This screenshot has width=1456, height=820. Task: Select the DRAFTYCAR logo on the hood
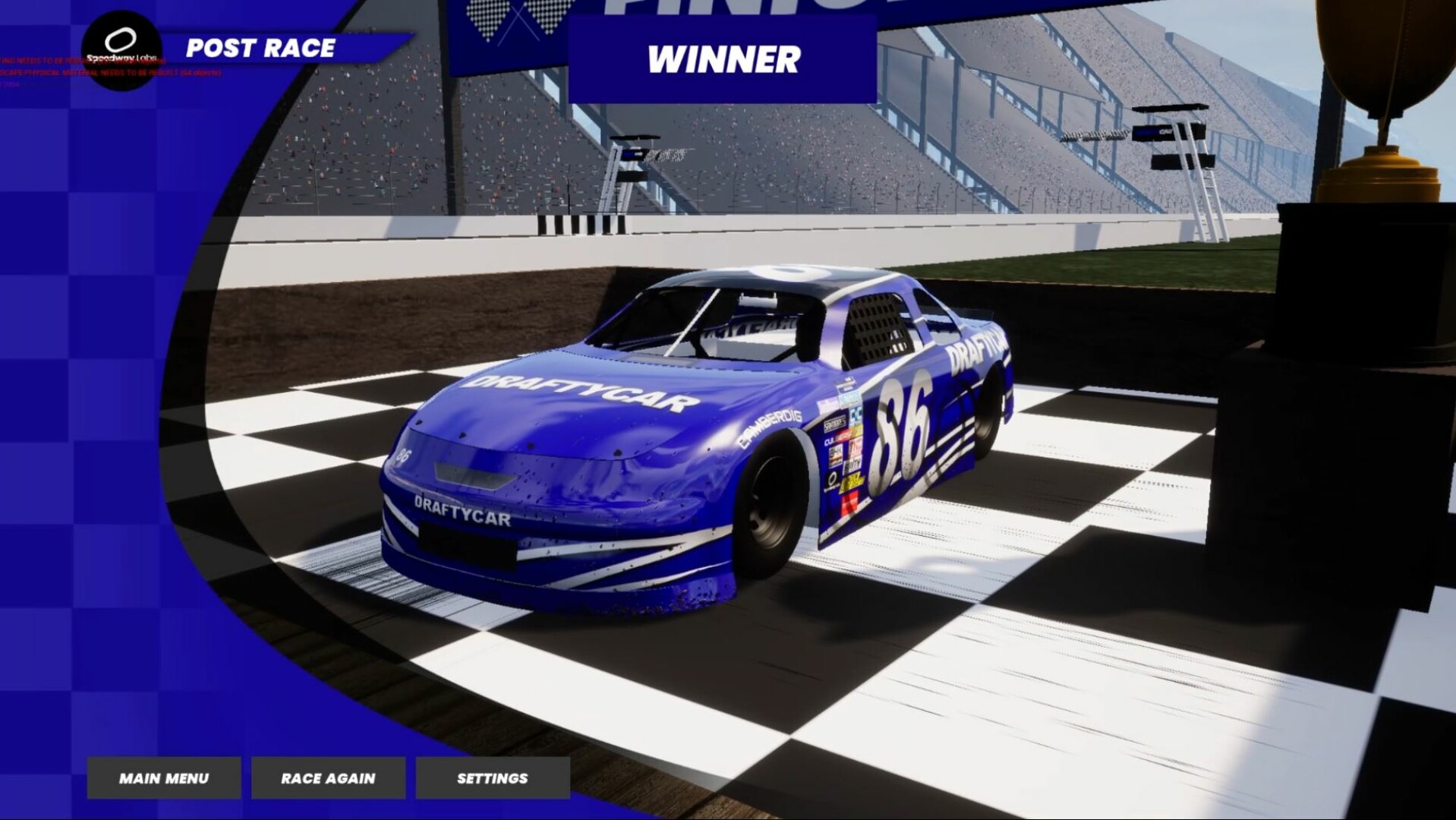(577, 391)
